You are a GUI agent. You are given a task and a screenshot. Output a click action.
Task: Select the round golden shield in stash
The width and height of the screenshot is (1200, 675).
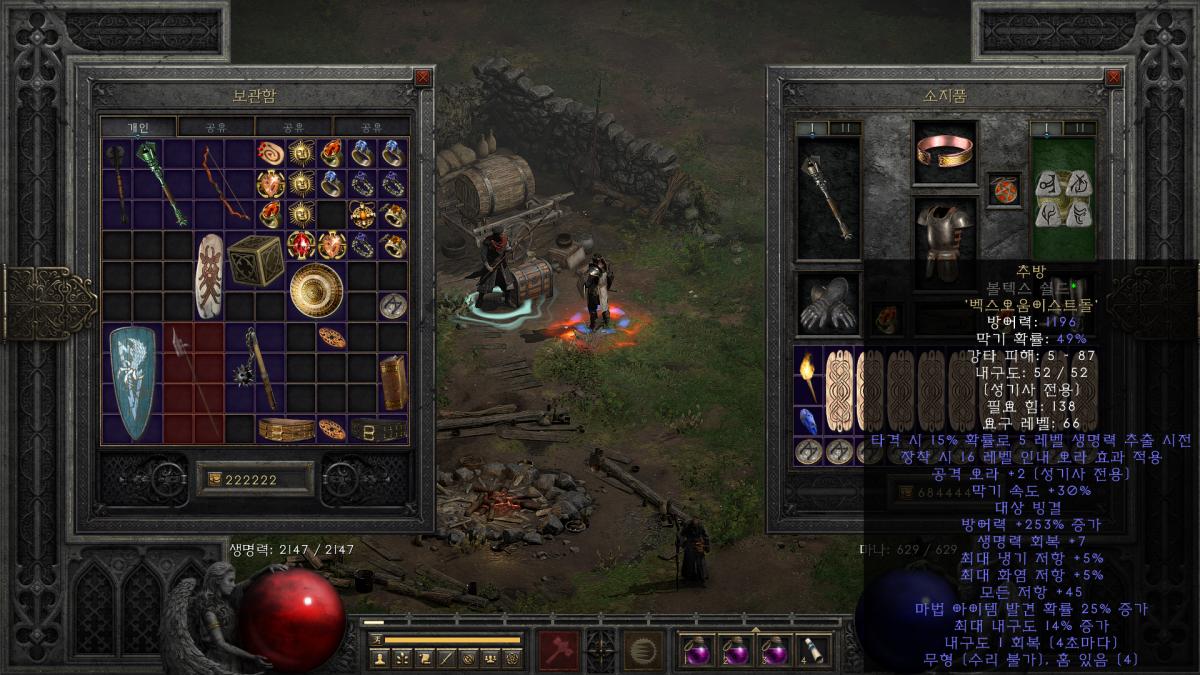coord(316,289)
